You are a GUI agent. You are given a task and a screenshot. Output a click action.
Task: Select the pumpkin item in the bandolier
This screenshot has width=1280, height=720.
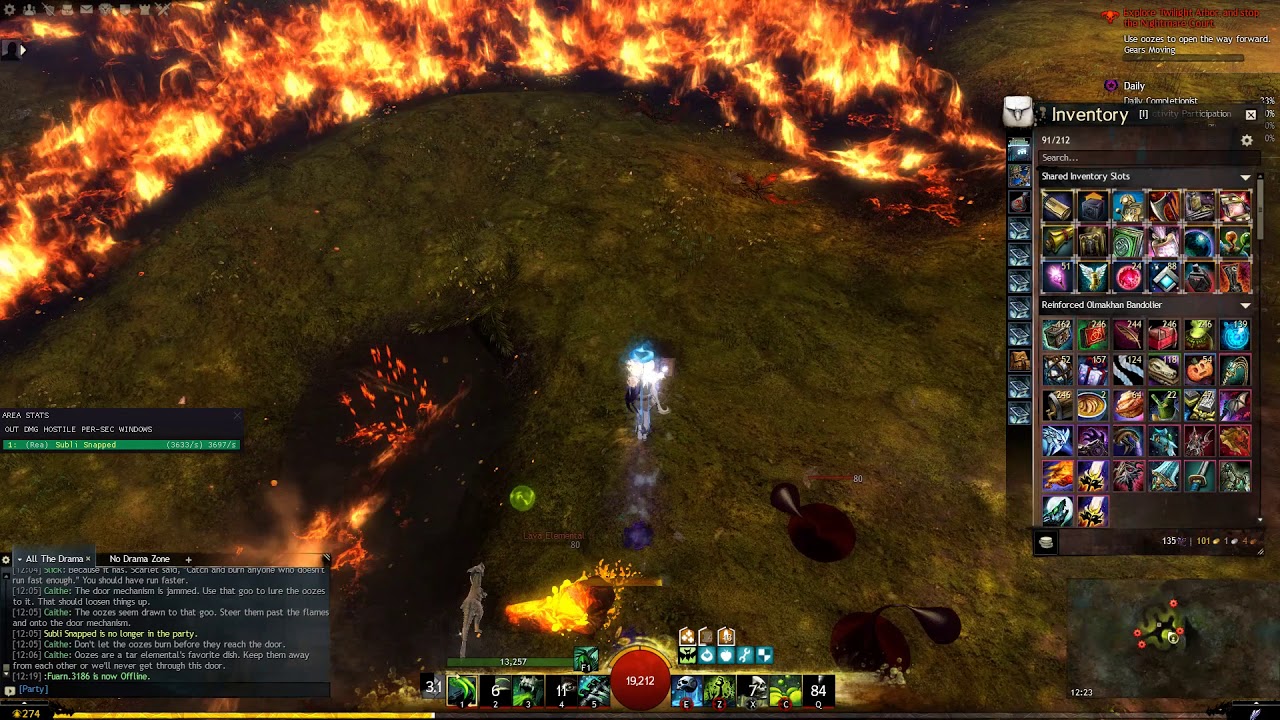[1199, 371]
